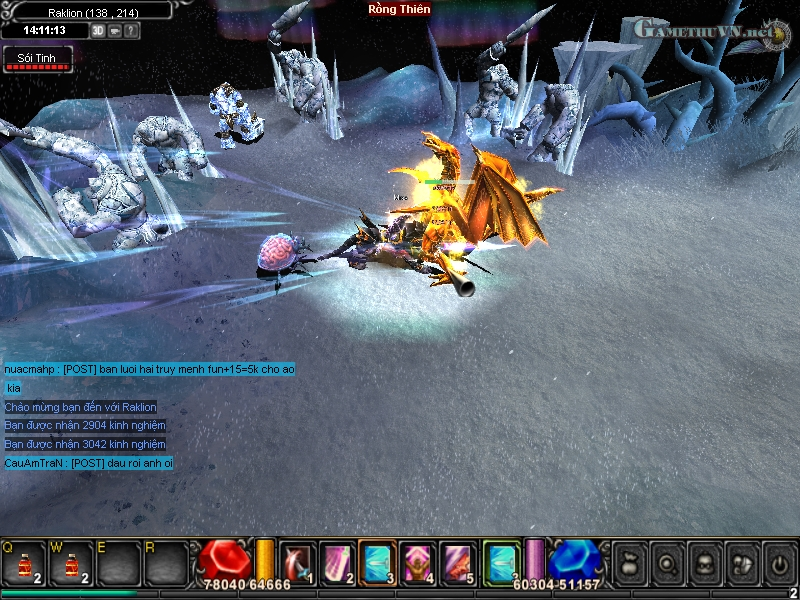Open the inventory bag button

coord(629,563)
